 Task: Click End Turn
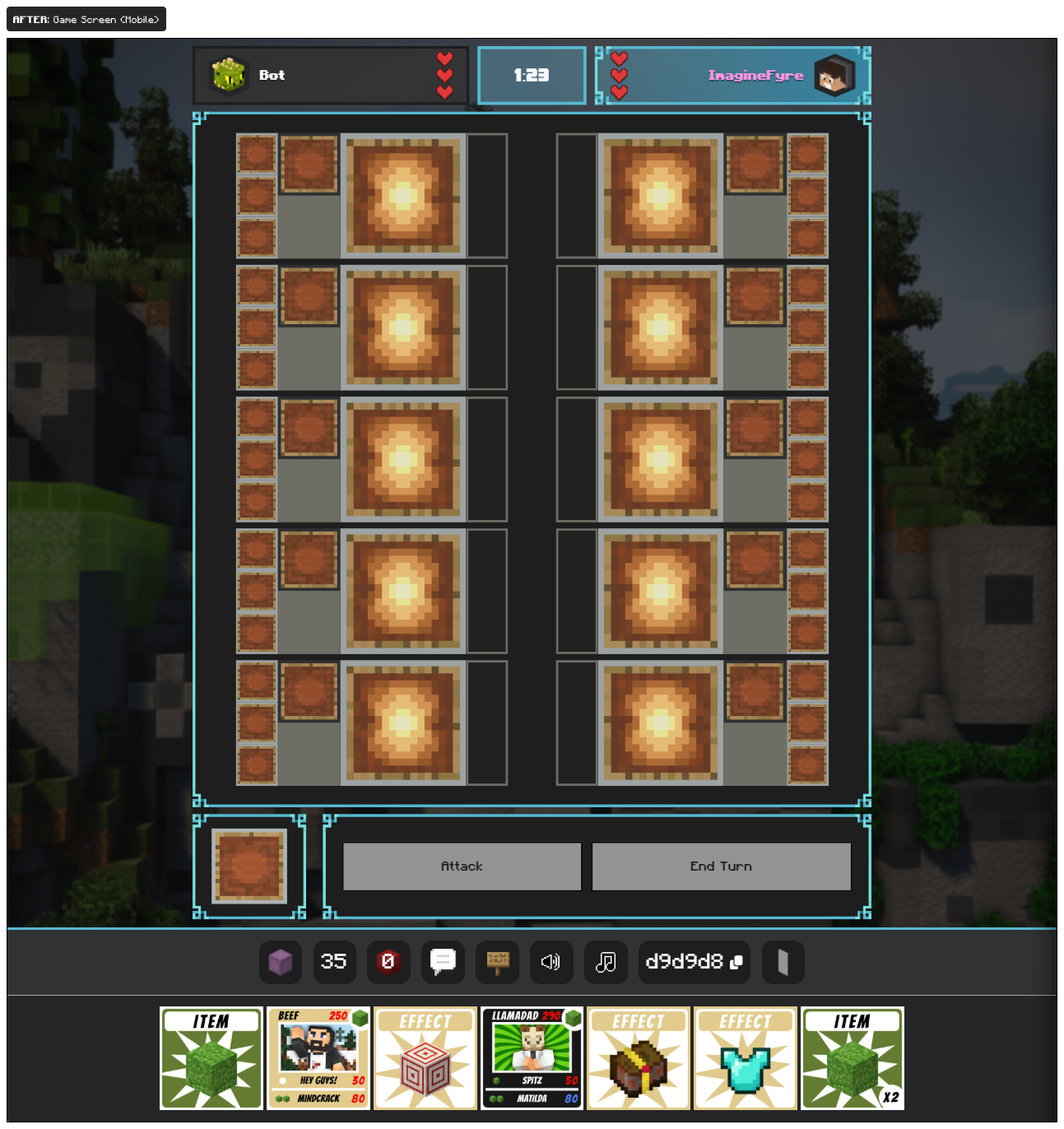click(x=721, y=866)
